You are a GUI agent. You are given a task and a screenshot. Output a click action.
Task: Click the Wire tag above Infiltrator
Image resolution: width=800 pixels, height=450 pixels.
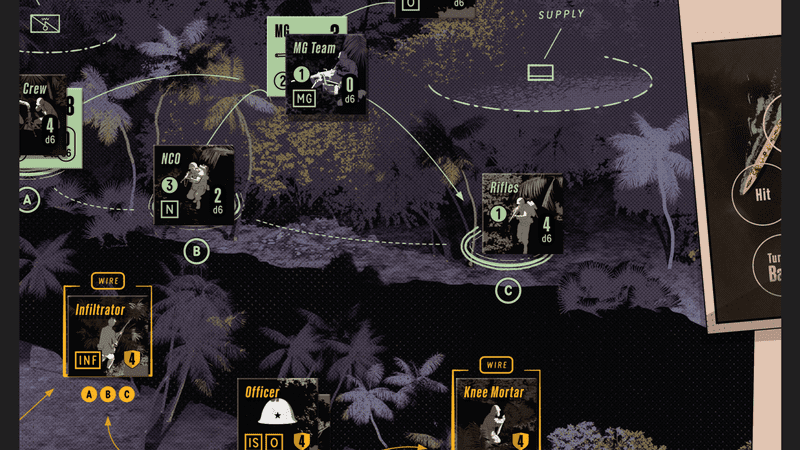[x=107, y=280]
